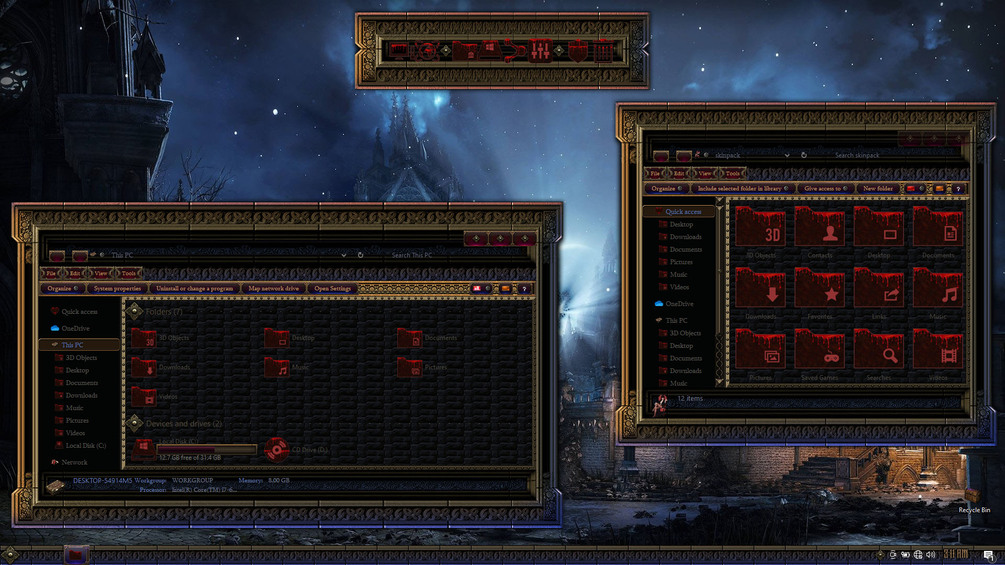Select Include selected folder in library

(741, 188)
